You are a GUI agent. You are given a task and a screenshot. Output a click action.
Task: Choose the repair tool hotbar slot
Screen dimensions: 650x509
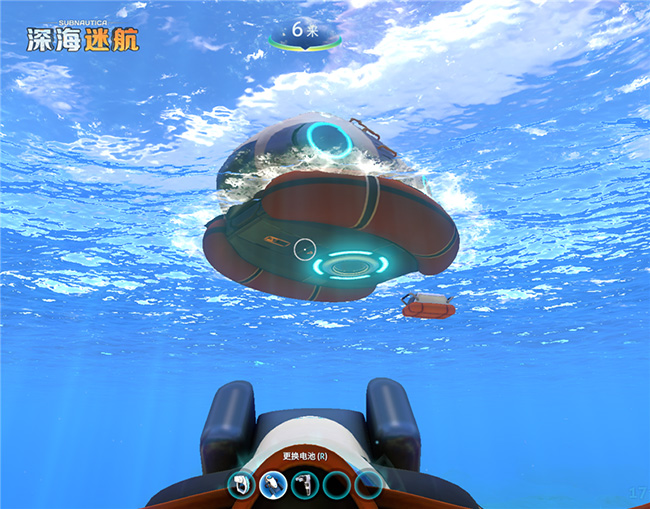pyautogui.click(x=305, y=485)
